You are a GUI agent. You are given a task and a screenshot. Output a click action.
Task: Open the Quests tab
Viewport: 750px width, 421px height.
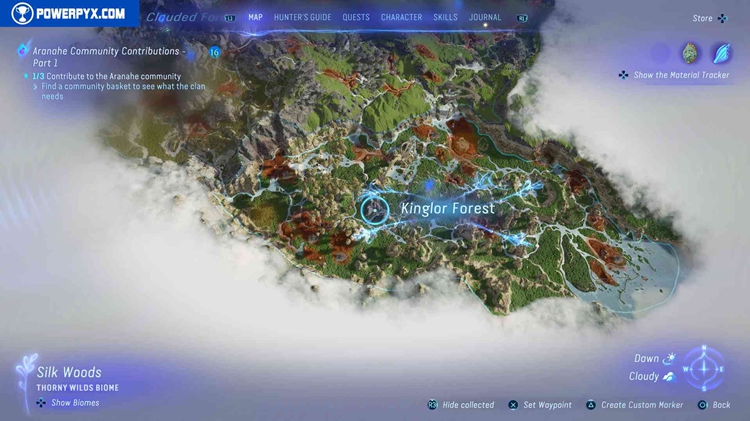(x=356, y=17)
